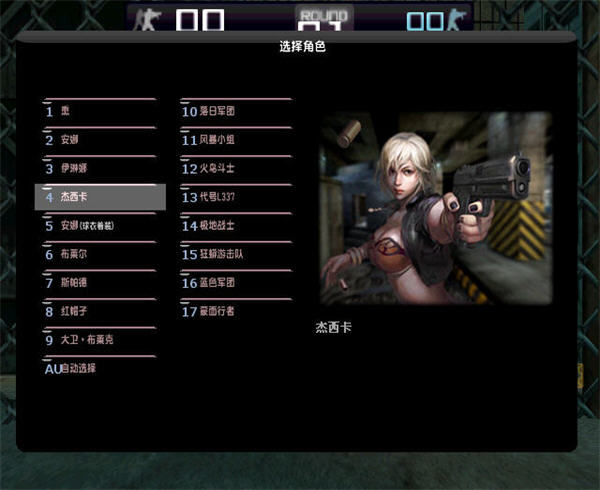The height and width of the screenshot is (490, 600).
Task: Choose entry 14 极地战士
Action: tap(236, 226)
